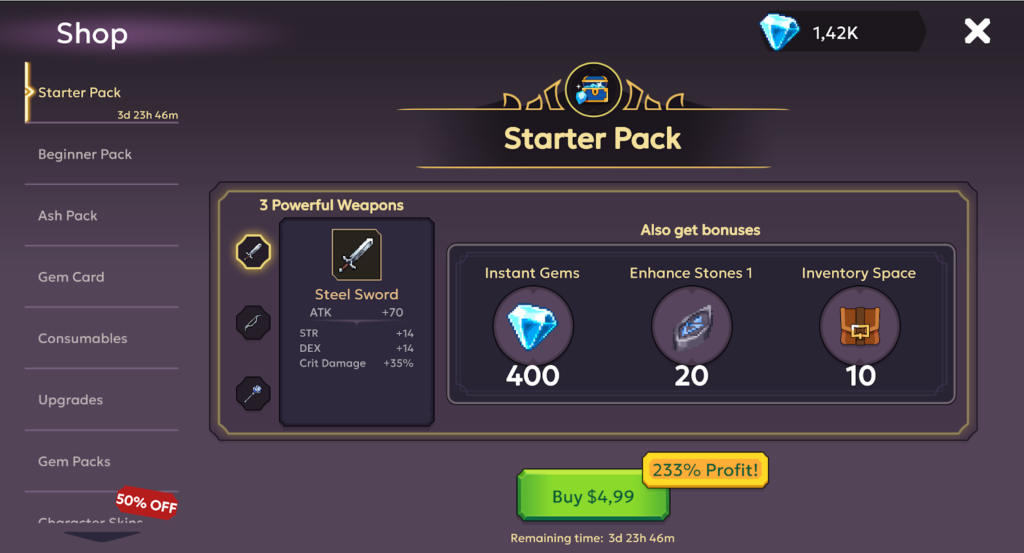This screenshot has height=553, width=1024.
Task: Select the sword weapon preview icon
Action: (253, 251)
